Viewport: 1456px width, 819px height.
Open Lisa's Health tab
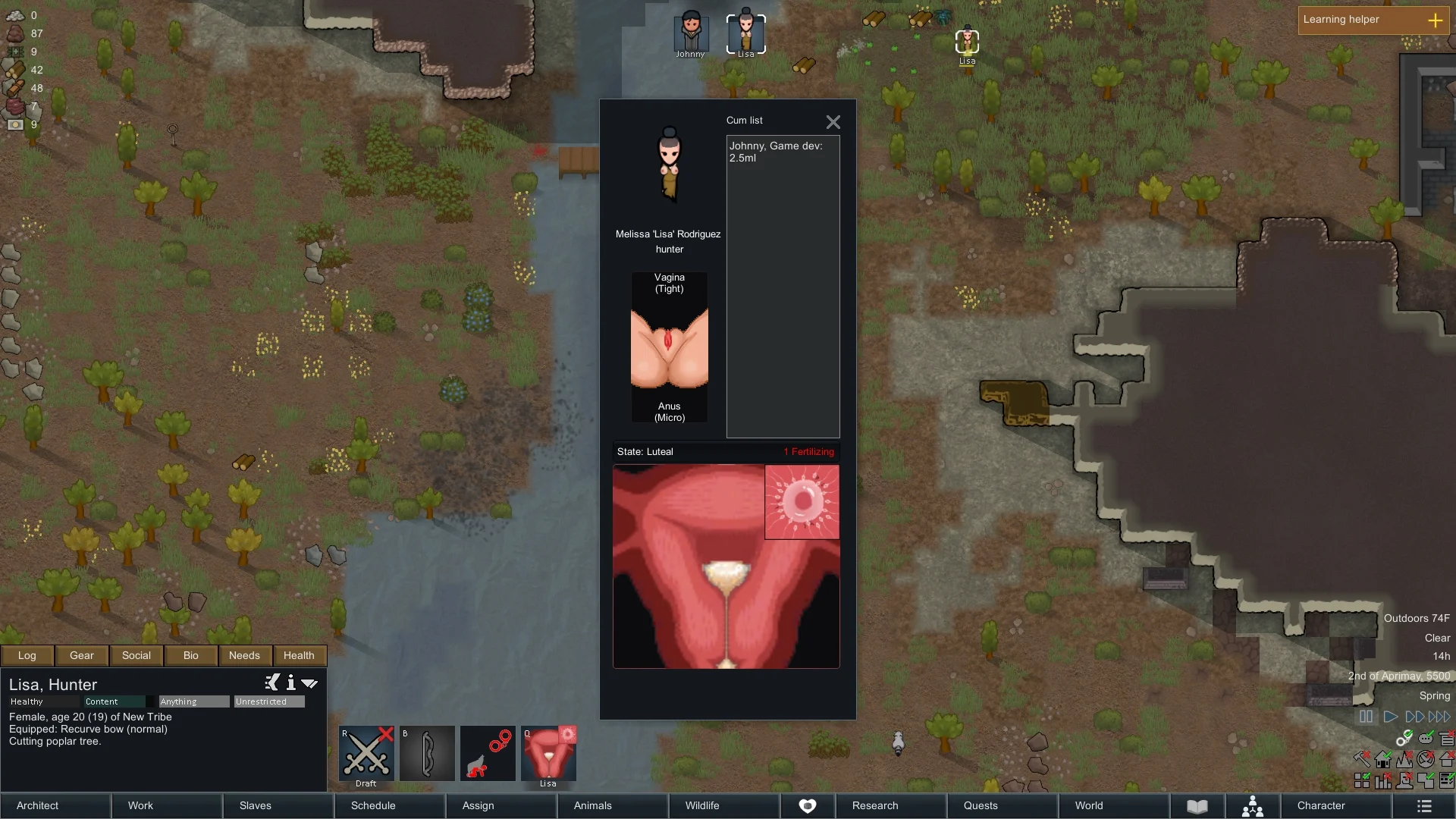pyautogui.click(x=299, y=655)
